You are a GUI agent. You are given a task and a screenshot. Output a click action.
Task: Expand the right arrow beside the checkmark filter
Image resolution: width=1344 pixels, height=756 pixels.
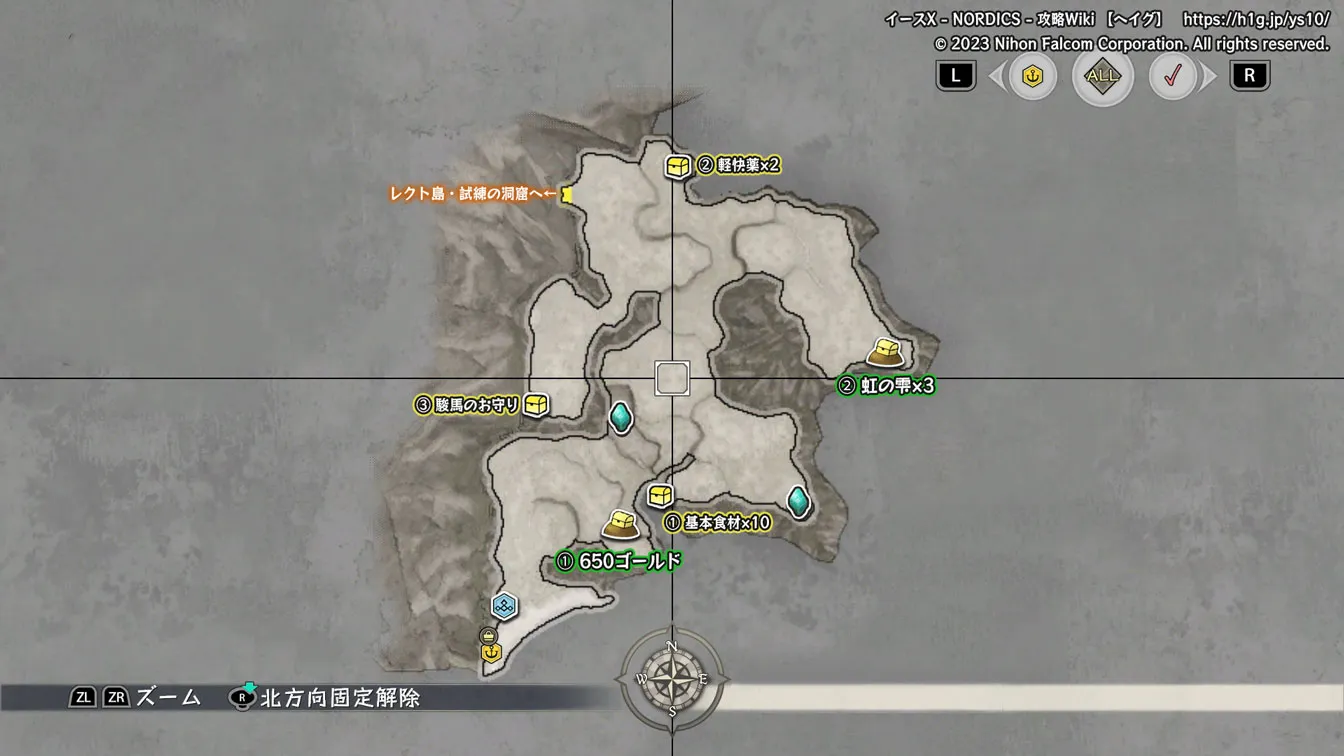point(1209,75)
